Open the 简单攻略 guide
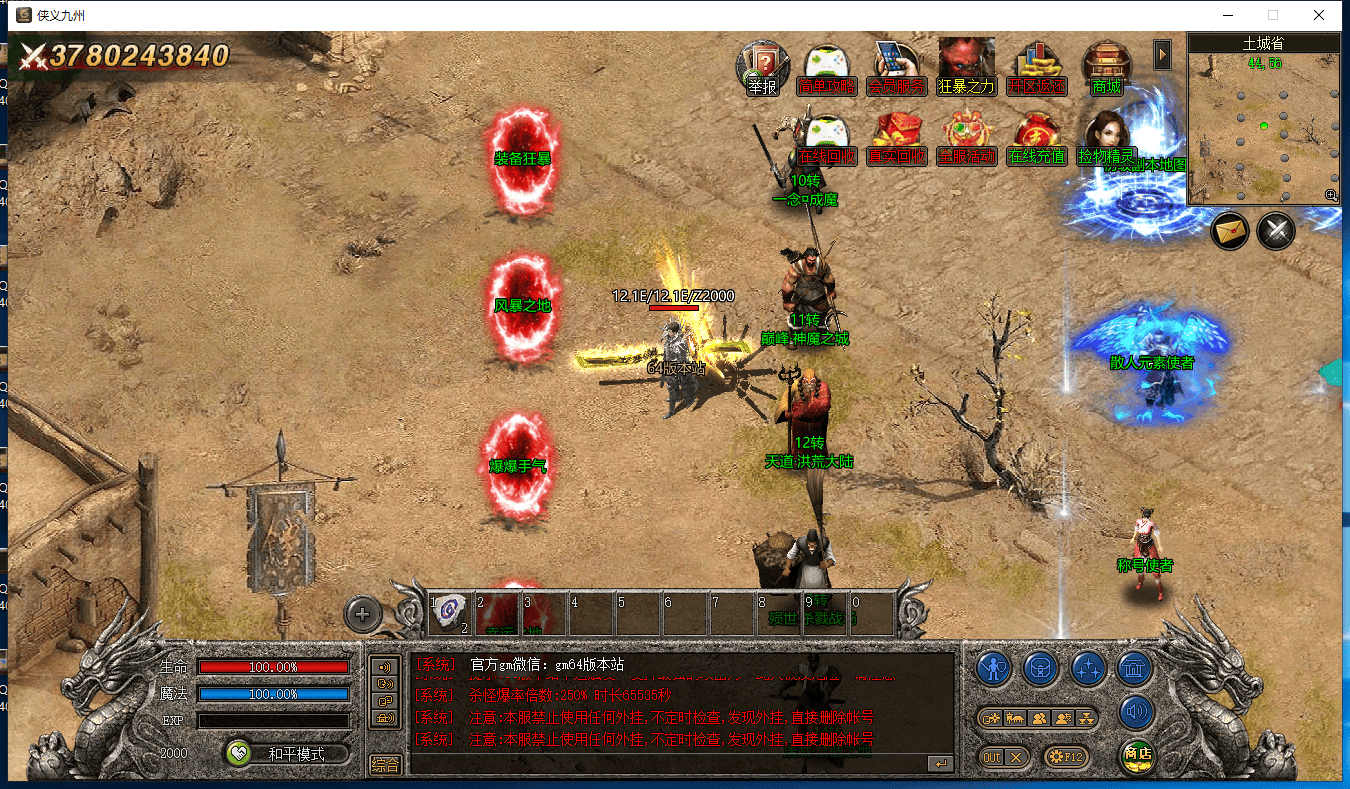 tap(827, 67)
